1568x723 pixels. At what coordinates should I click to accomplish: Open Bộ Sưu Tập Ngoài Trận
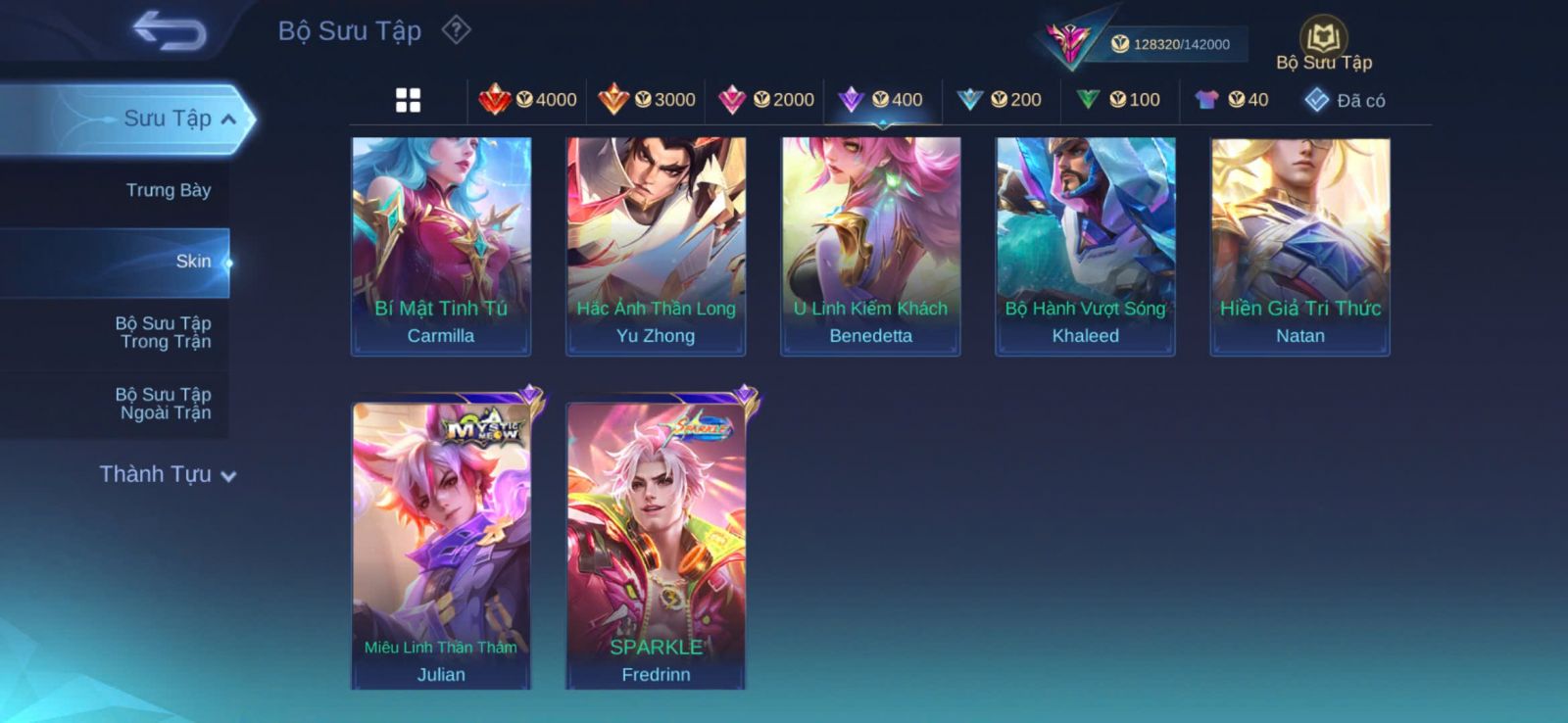164,404
